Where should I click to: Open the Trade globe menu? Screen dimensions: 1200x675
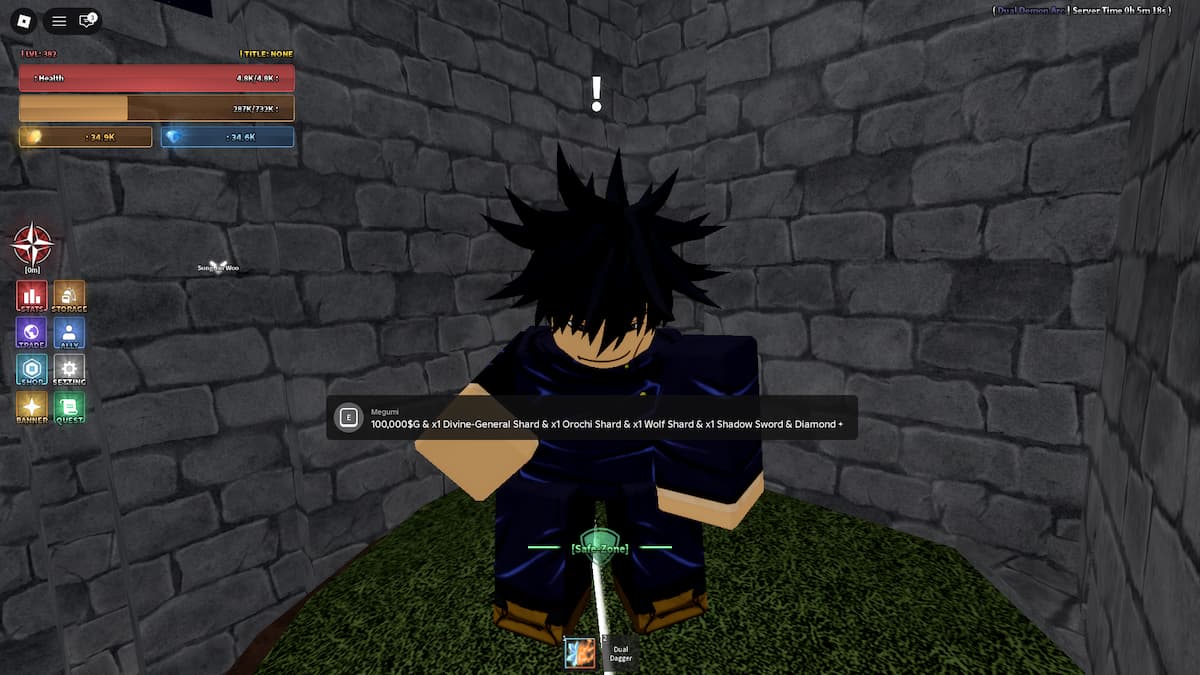coord(32,333)
